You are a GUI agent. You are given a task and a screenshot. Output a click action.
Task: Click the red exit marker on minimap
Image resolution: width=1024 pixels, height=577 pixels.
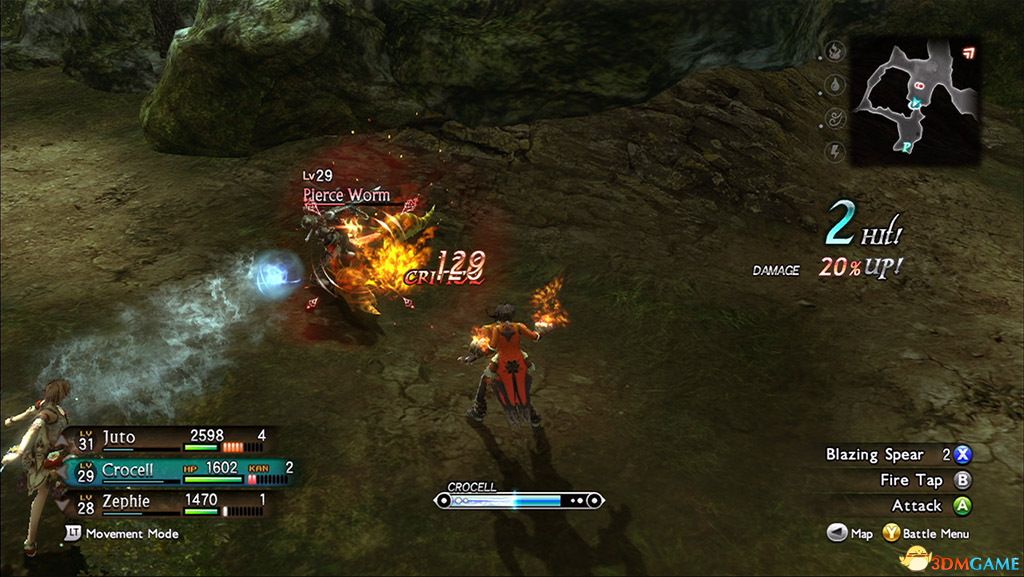[x=966, y=52]
